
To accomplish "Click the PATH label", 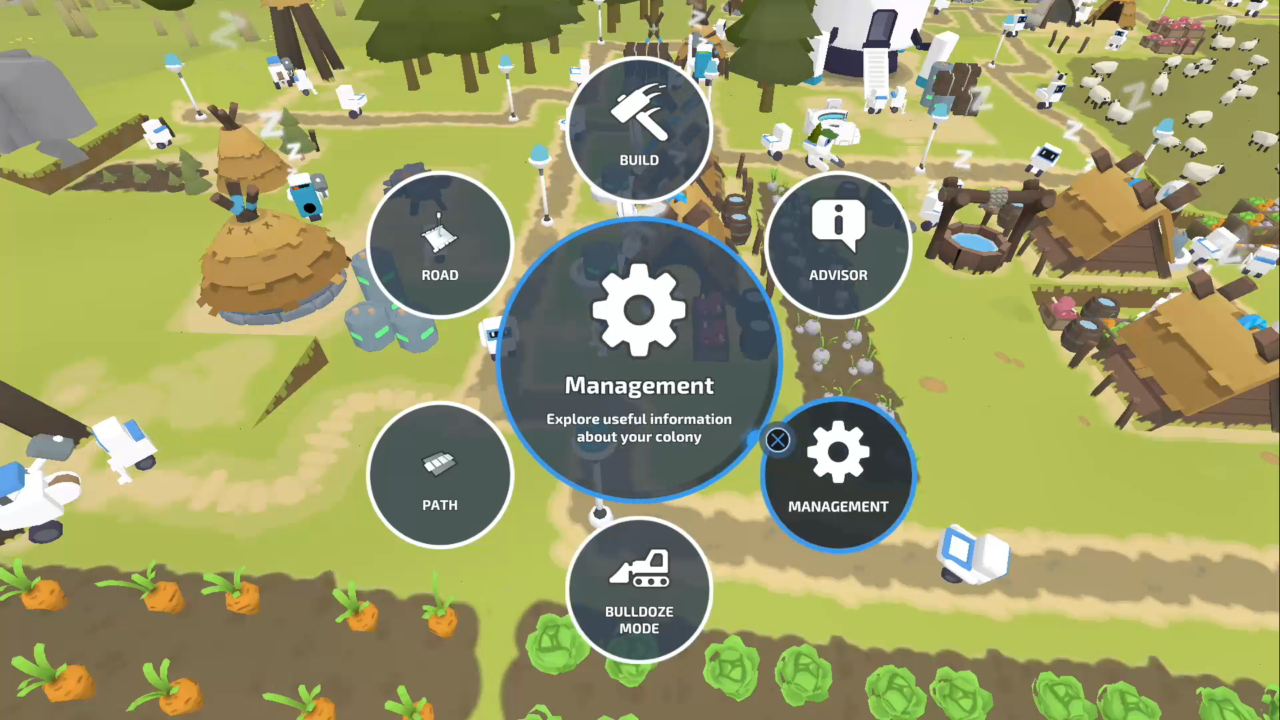I will point(440,505).
